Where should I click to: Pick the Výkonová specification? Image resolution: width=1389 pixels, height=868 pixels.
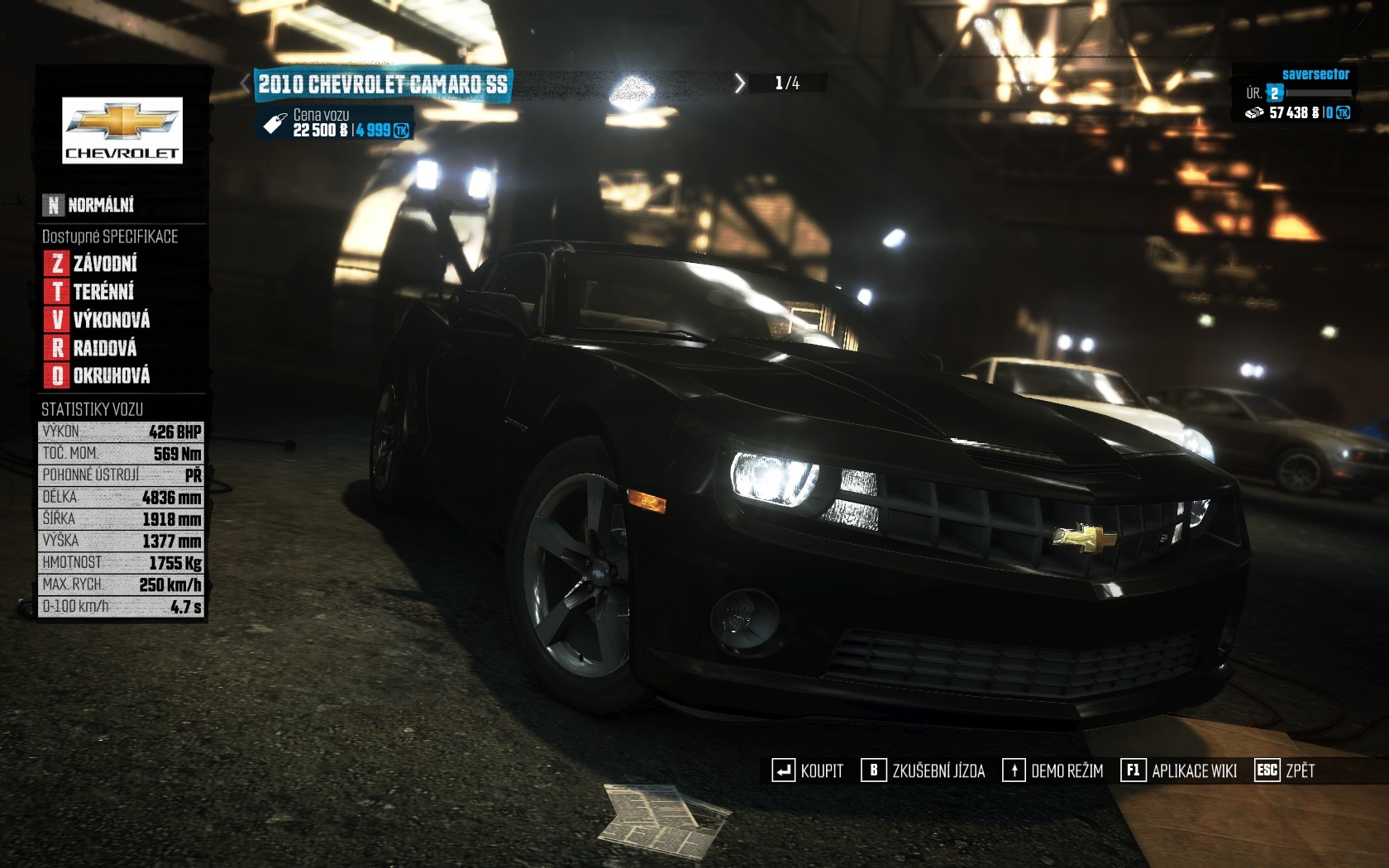coord(98,320)
